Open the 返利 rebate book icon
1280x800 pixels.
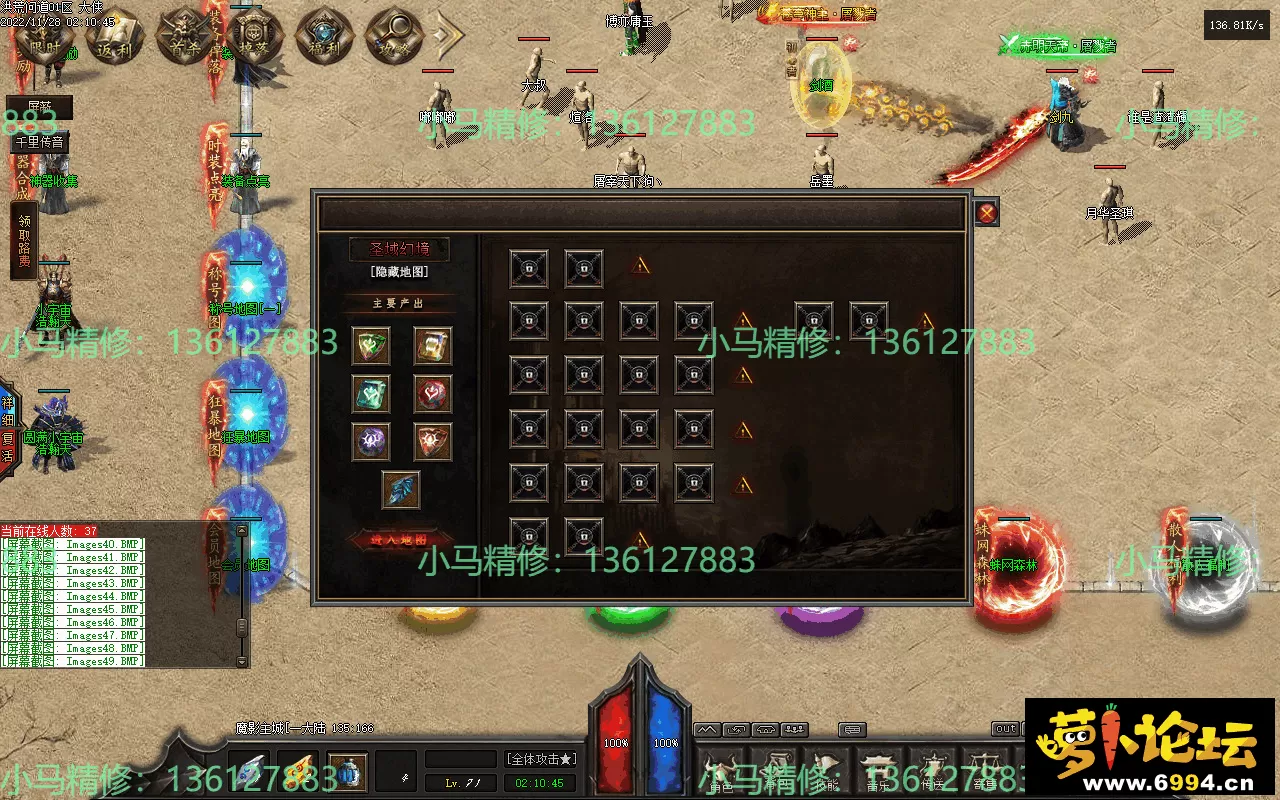click(115, 38)
